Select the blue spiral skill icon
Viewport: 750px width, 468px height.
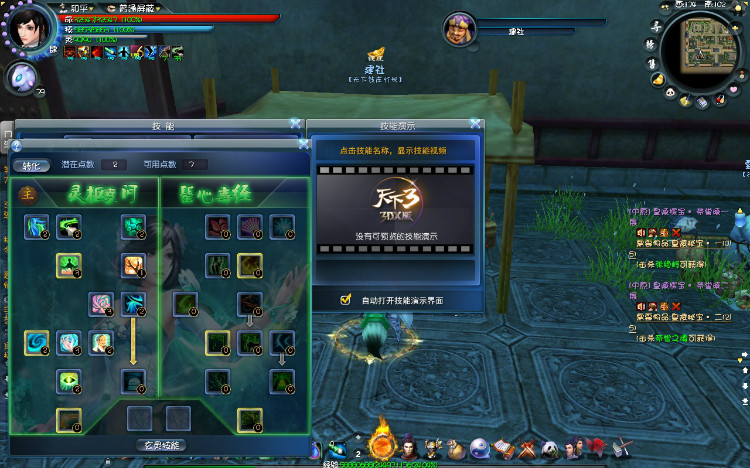point(37,343)
